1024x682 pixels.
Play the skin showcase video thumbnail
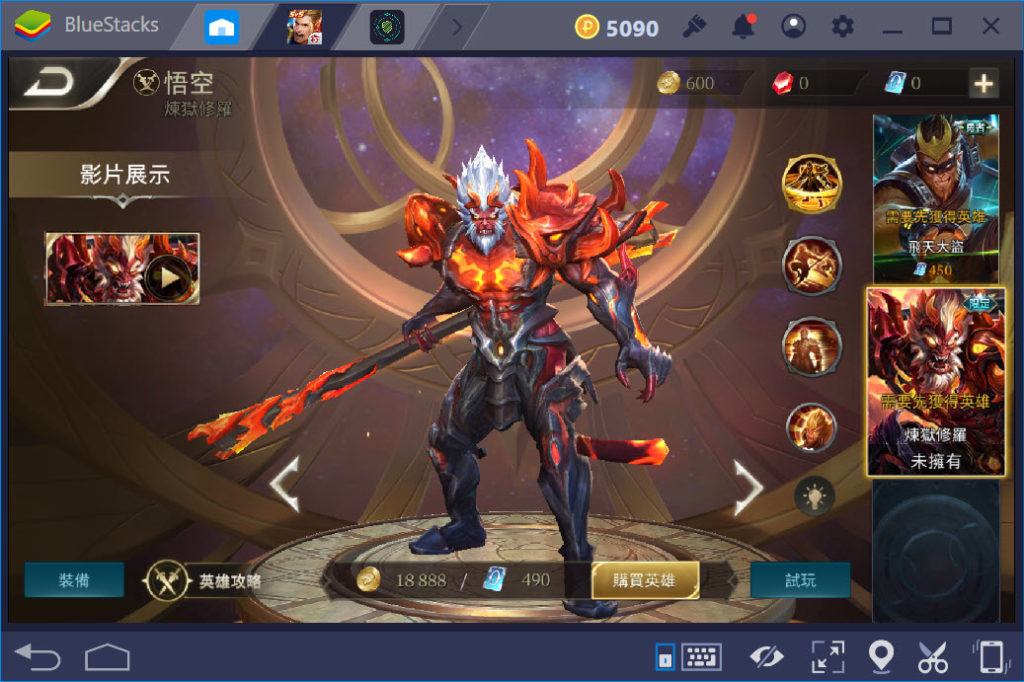coord(122,268)
